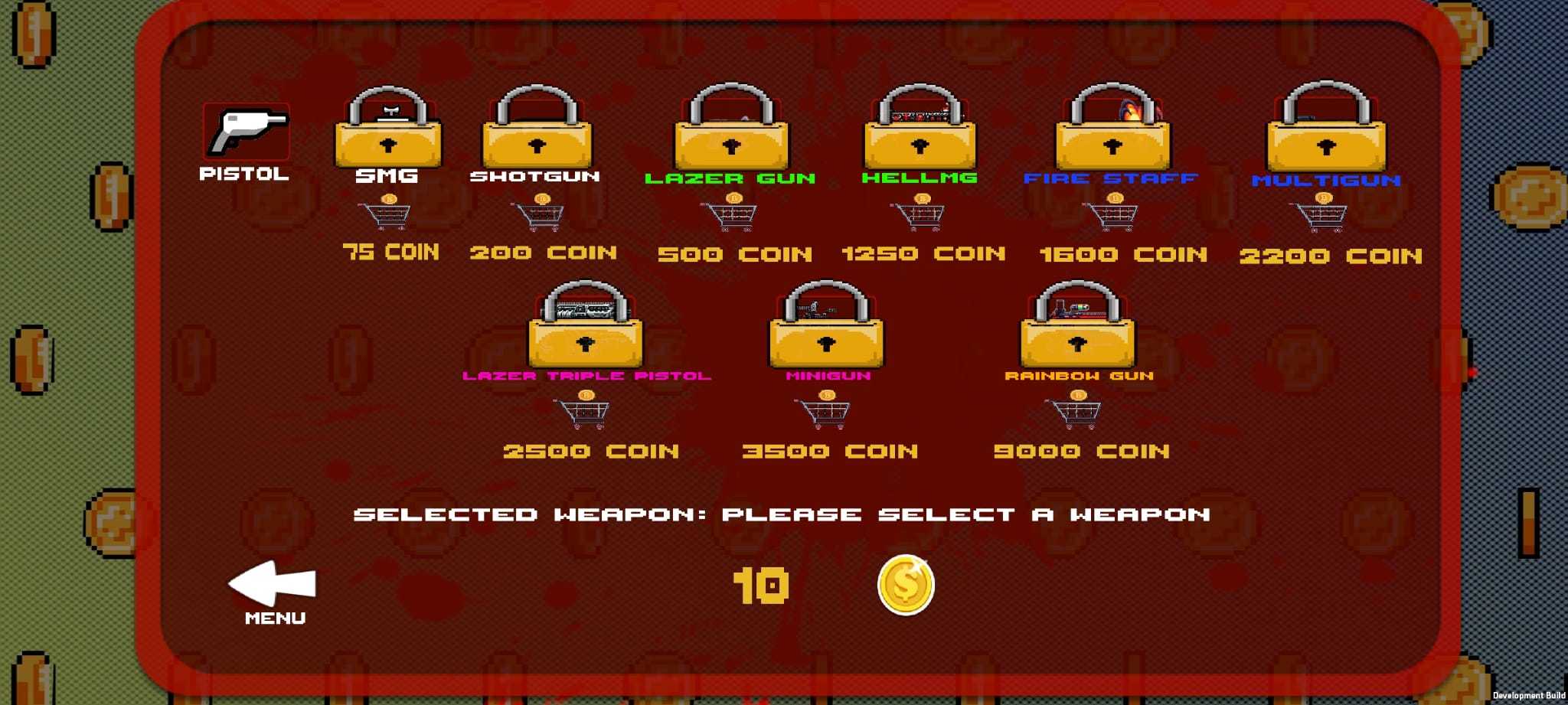Click the locked Lazer Triple Pistol padlock
The image size is (1568, 705).
coord(586,329)
